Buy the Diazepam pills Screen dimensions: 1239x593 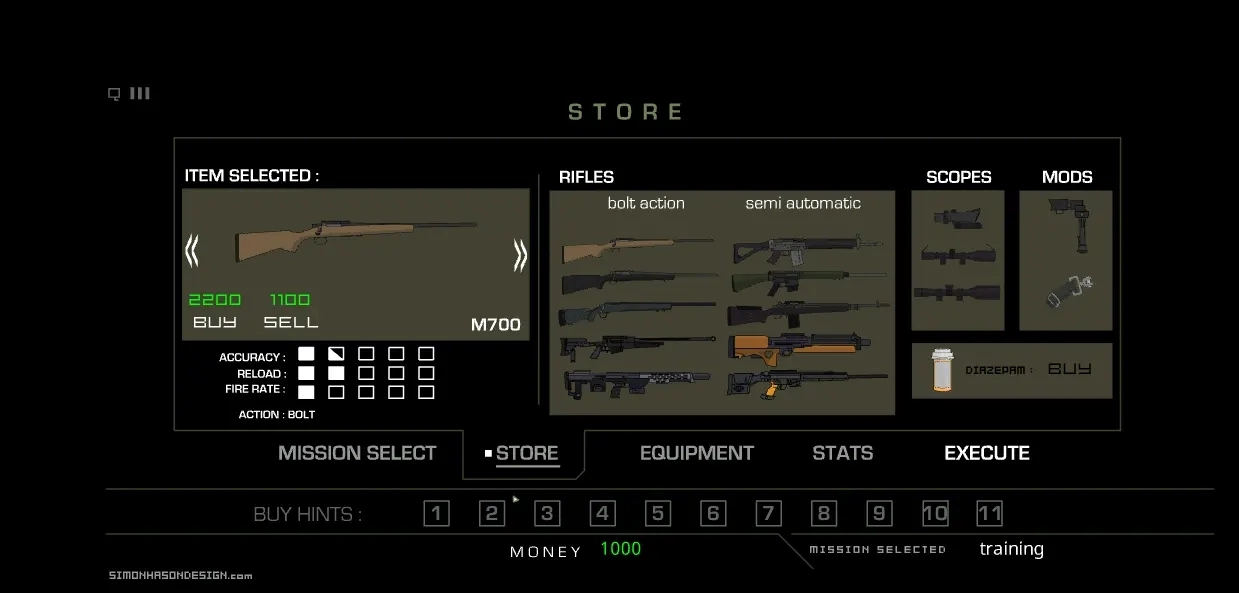pyautogui.click(x=1069, y=369)
